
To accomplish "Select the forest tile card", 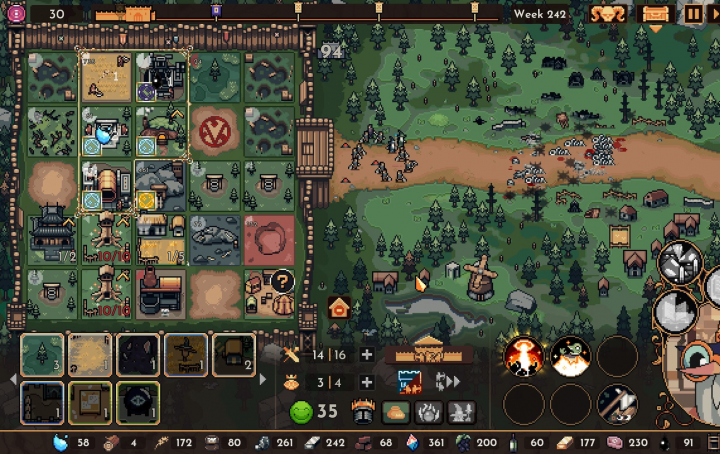I will point(41,355).
